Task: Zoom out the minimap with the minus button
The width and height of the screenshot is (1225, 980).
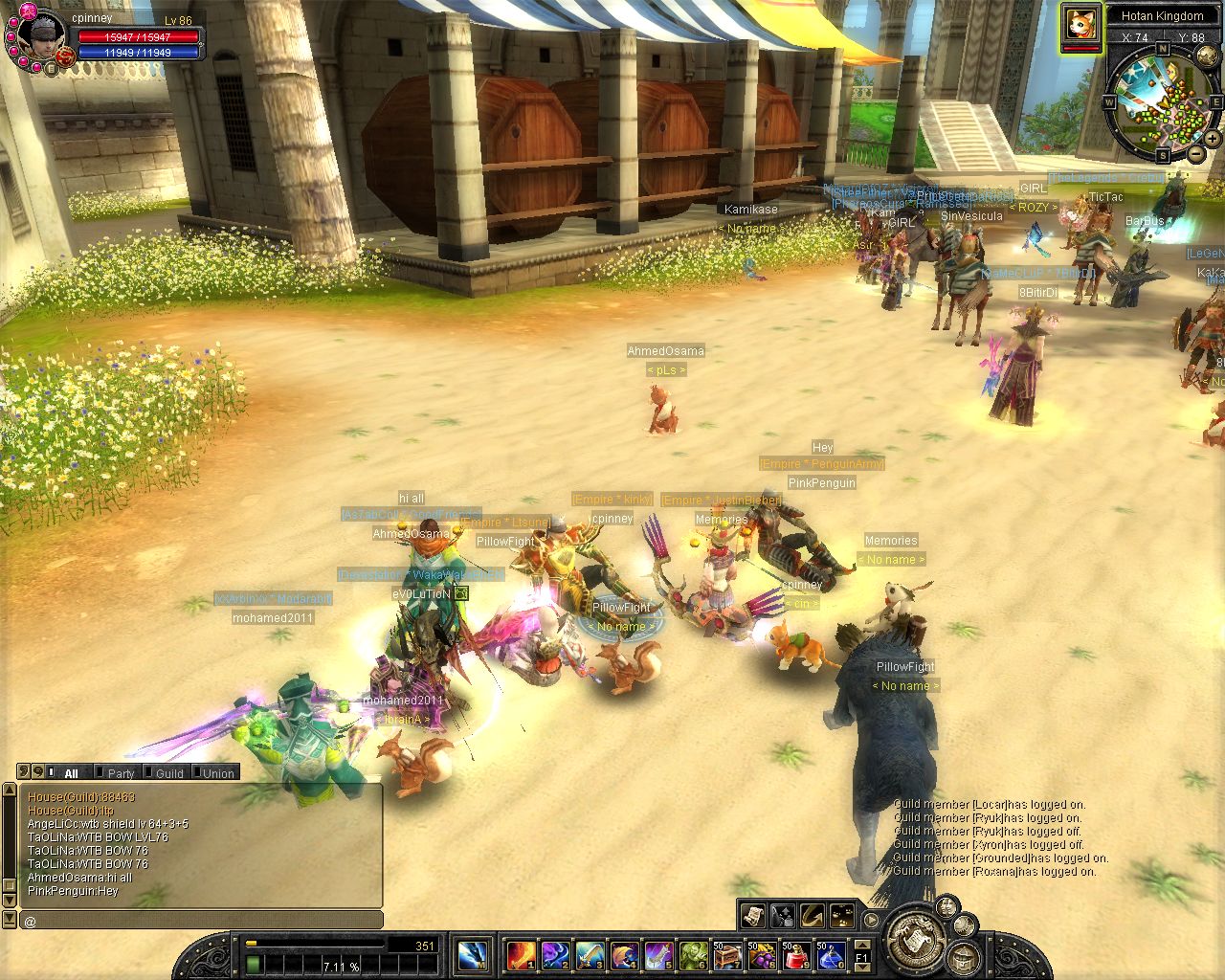Action: (x=1195, y=153)
